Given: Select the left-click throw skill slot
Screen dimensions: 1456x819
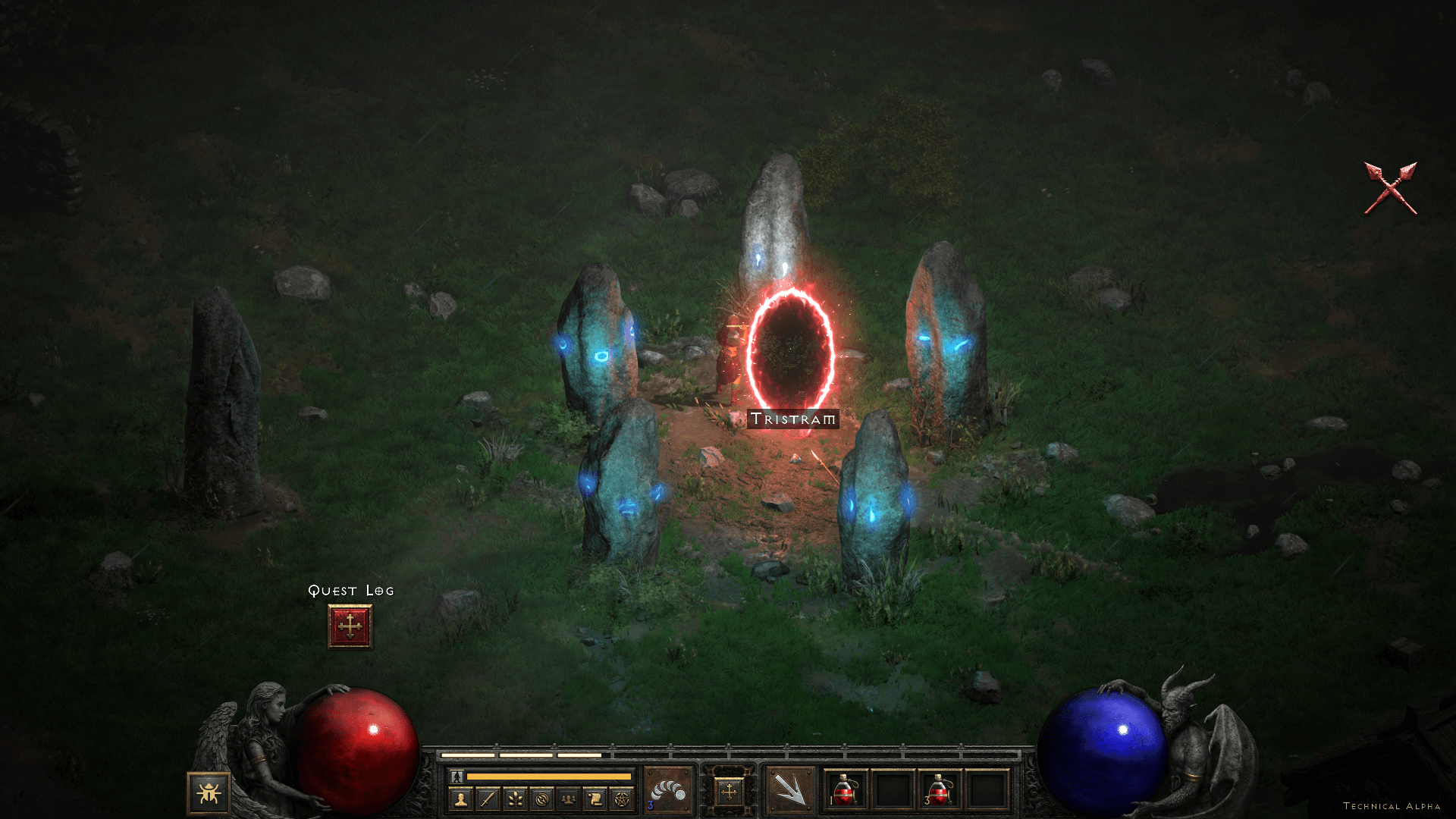Looking at the screenshot, I should (x=668, y=791).
